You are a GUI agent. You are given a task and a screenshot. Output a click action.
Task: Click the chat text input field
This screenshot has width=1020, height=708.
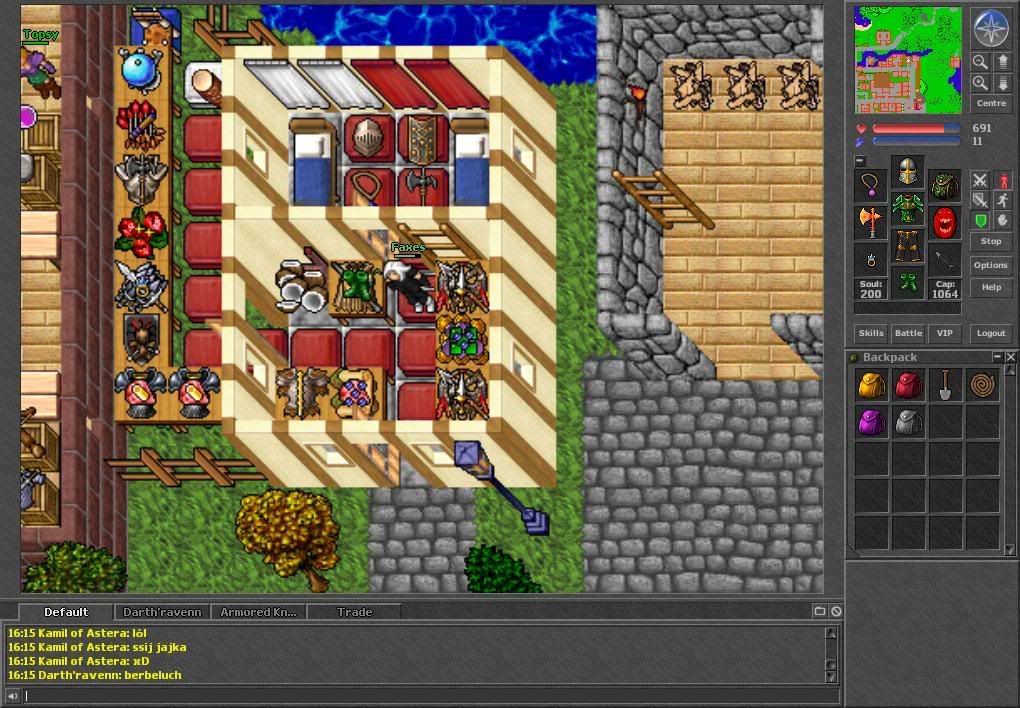420,696
